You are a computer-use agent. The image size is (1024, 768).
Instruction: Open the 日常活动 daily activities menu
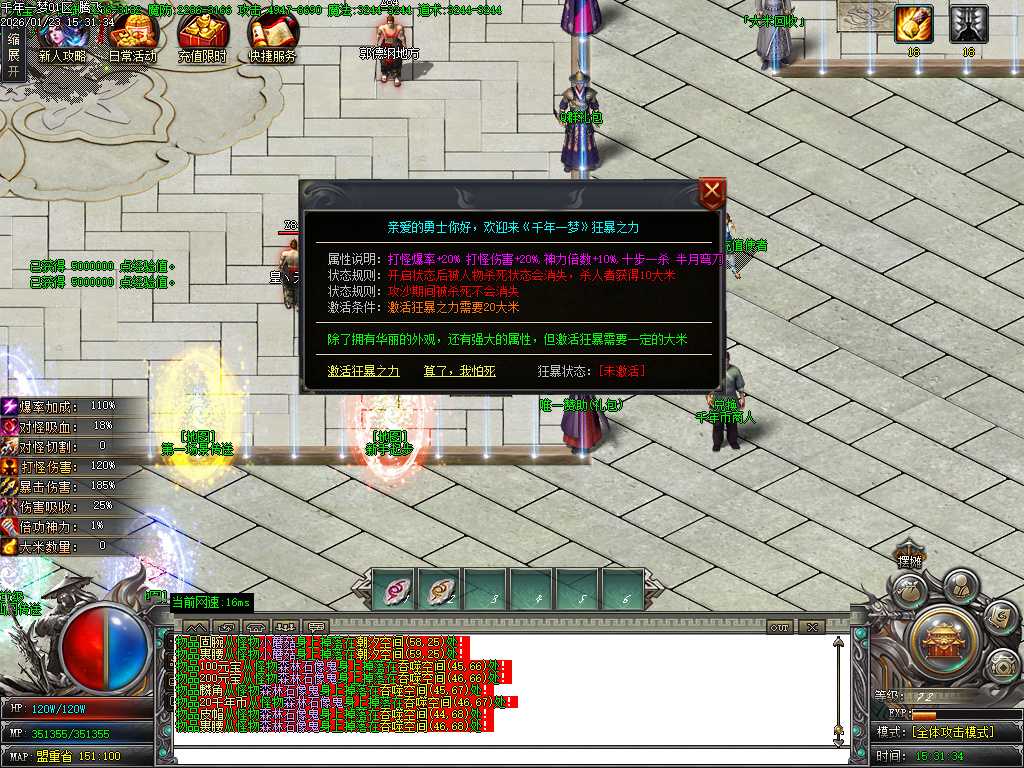[x=132, y=40]
